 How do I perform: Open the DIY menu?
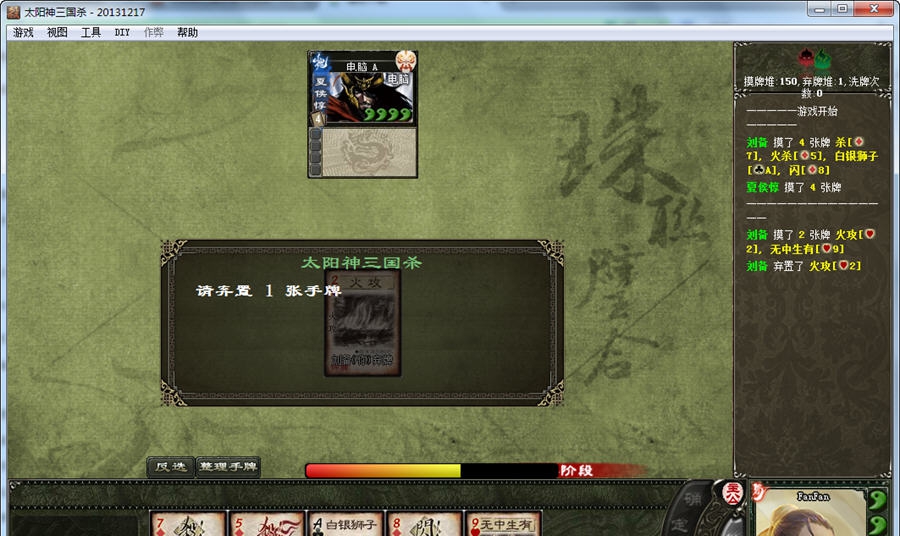122,32
